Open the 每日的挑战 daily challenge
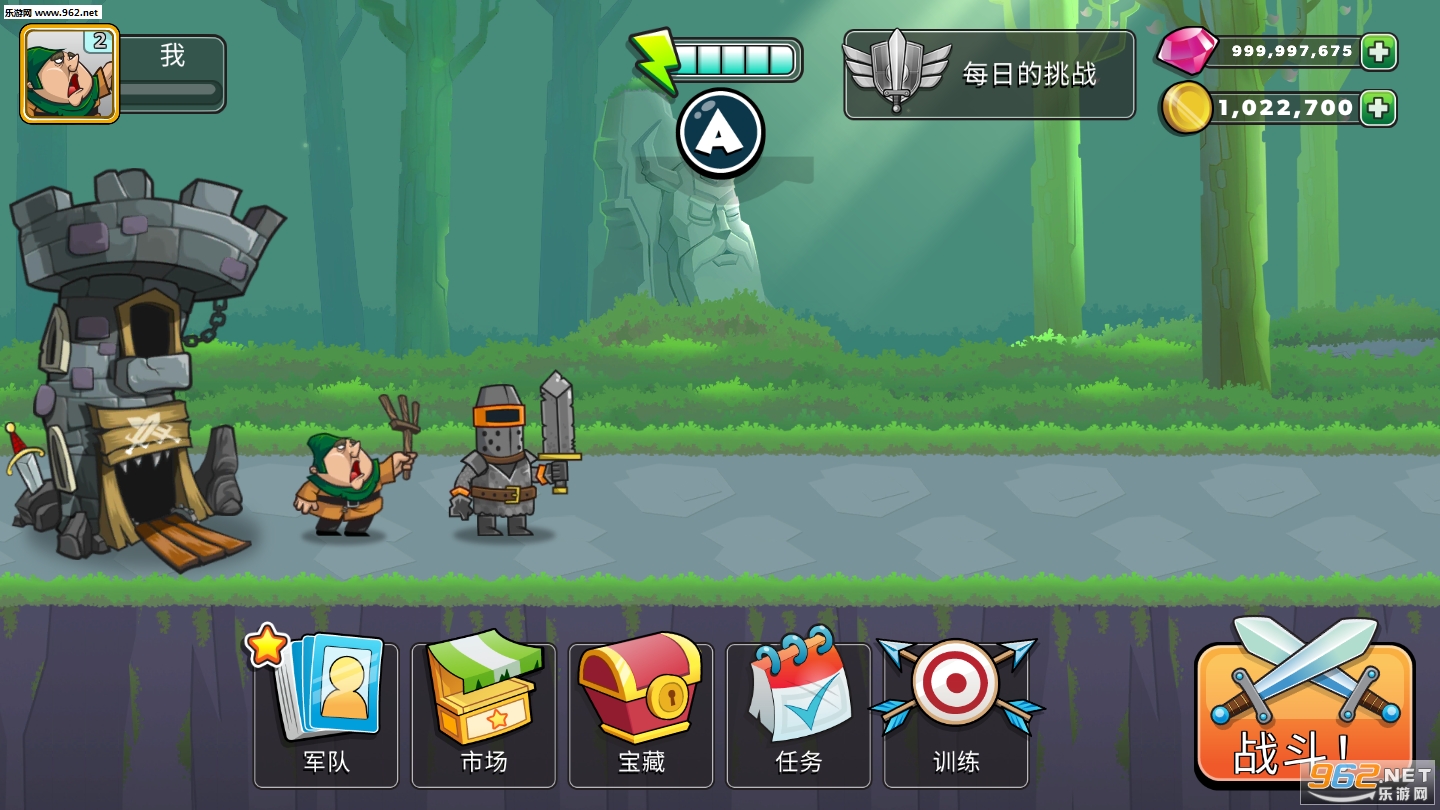 (989, 75)
